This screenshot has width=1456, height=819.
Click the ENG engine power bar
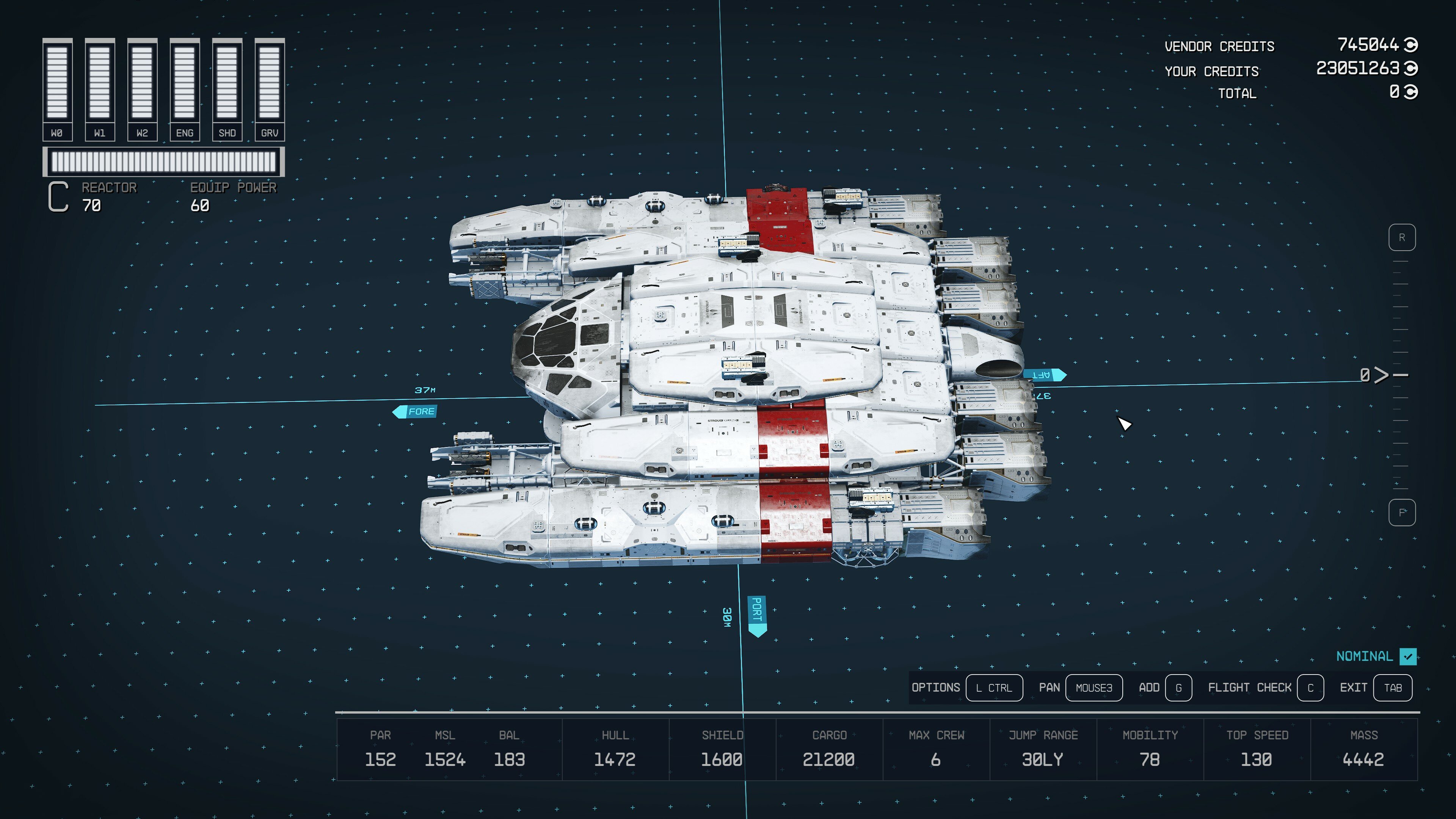[x=185, y=82]
